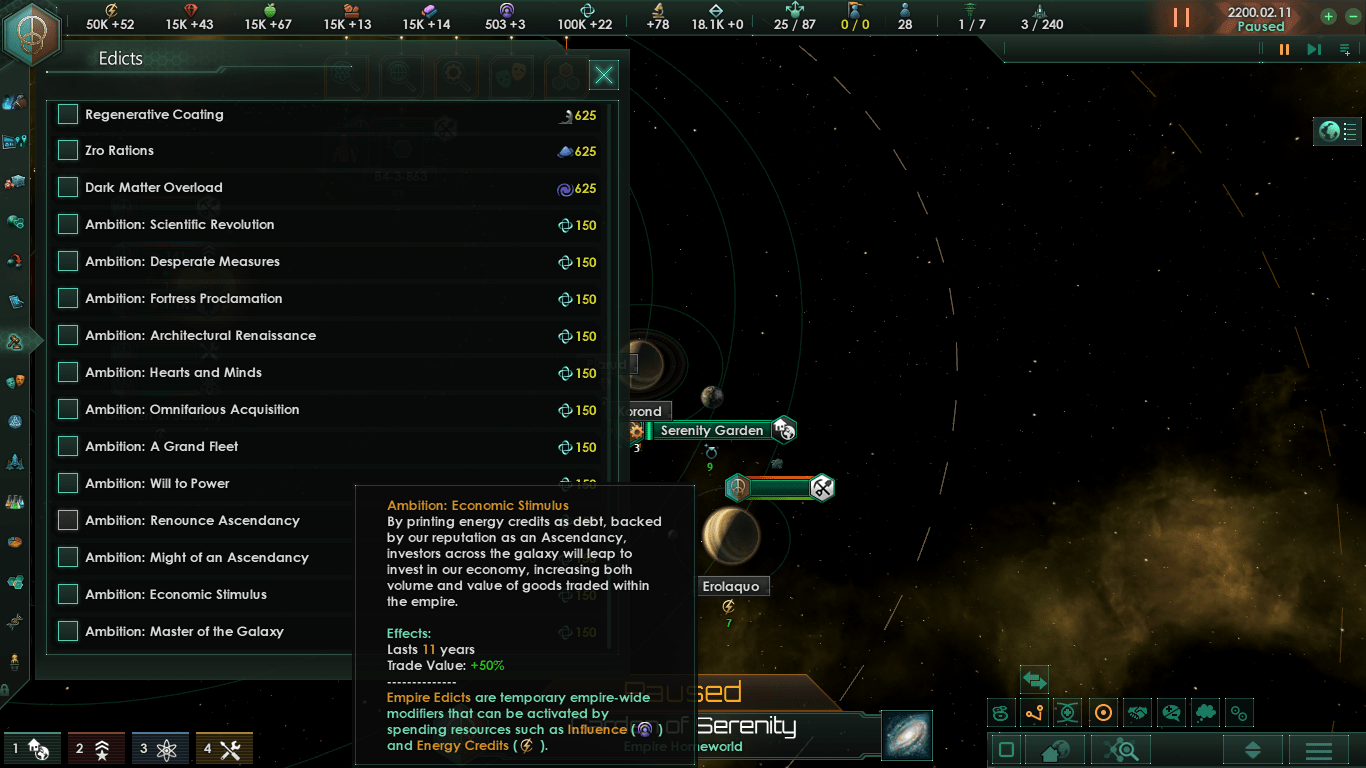The image size is (1366, 768).
Task: Open the outliner globe list toggle
Action: click(x=1338, y=131)
